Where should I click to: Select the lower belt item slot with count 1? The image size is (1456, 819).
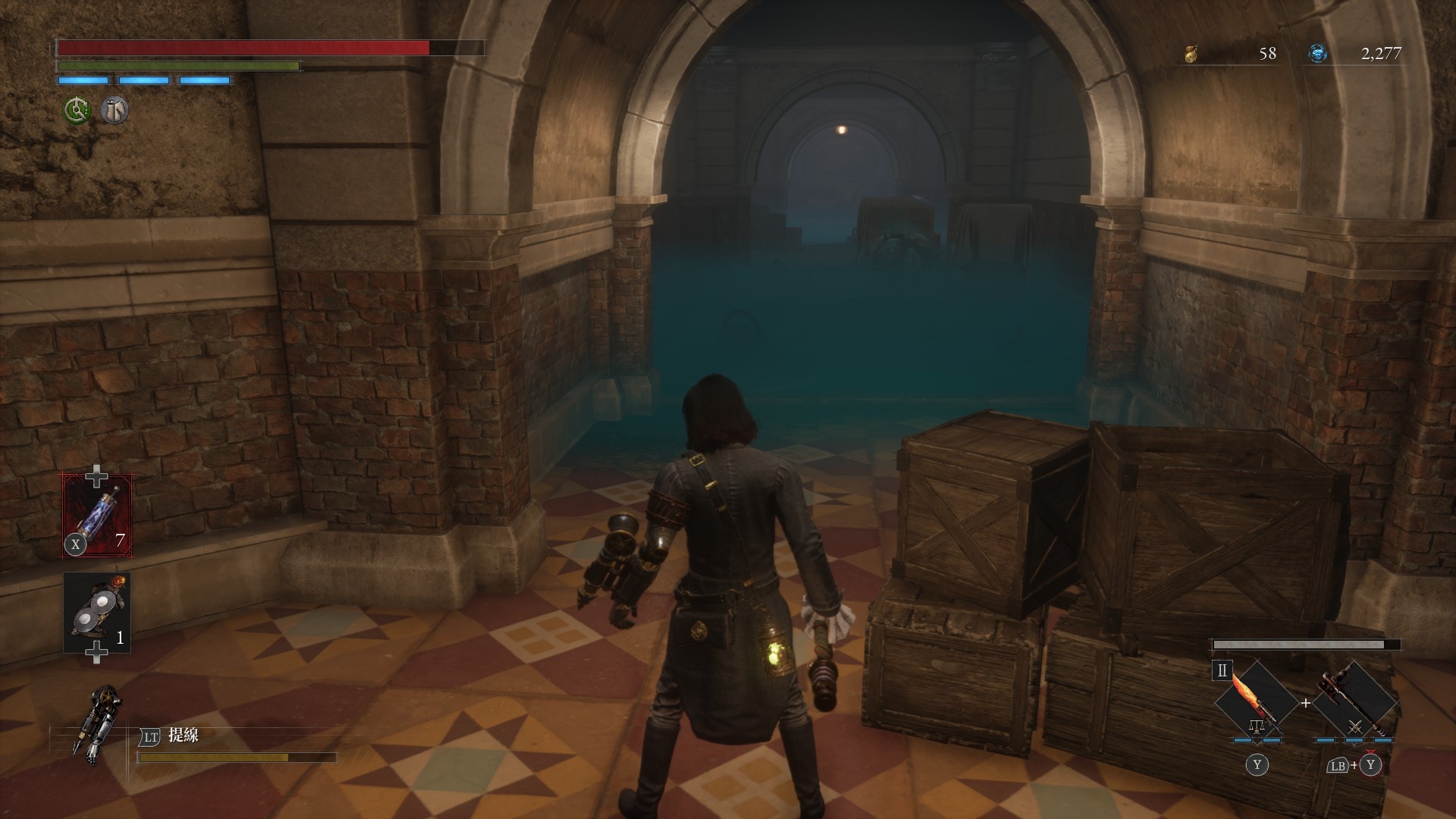(97, 612)
